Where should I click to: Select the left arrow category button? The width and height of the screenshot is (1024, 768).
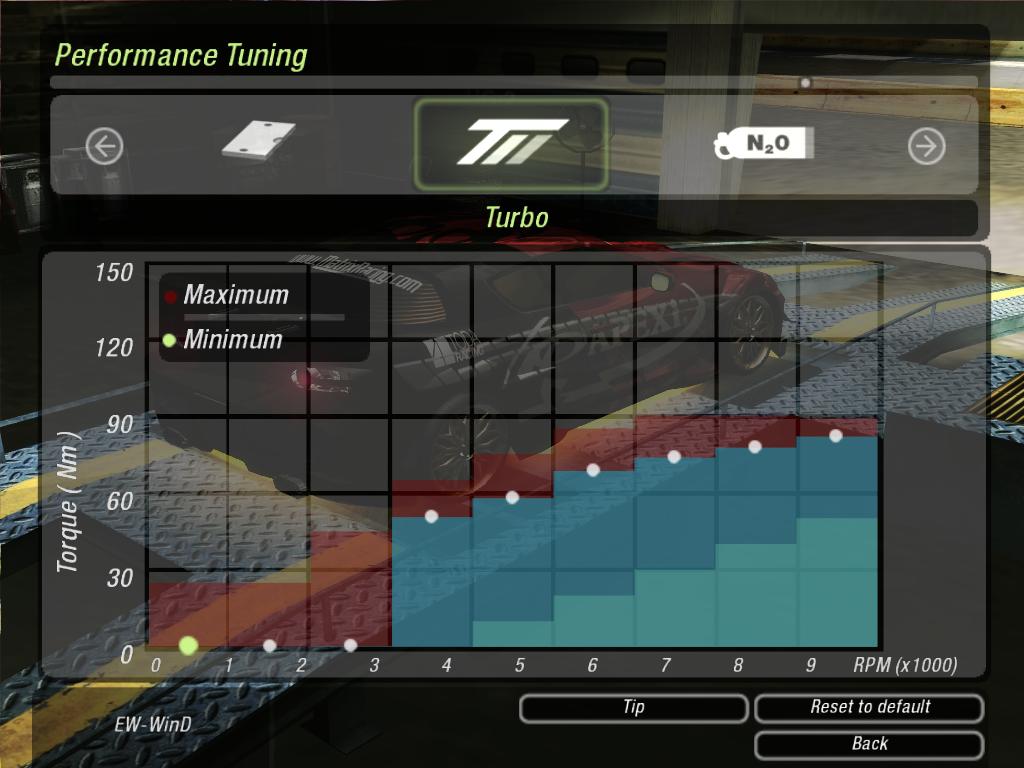(x=104, y=147)
